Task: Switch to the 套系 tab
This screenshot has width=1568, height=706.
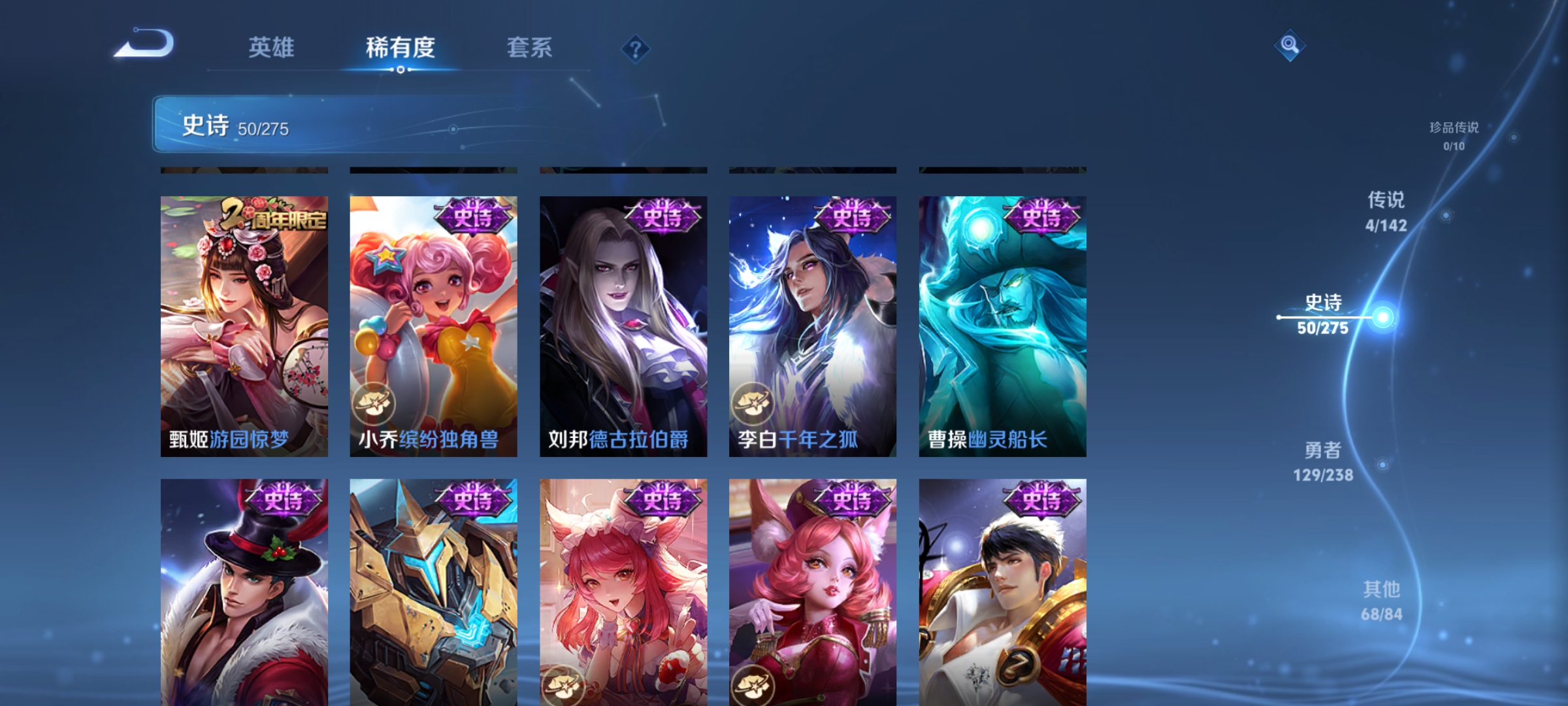Action: (531, 47)
